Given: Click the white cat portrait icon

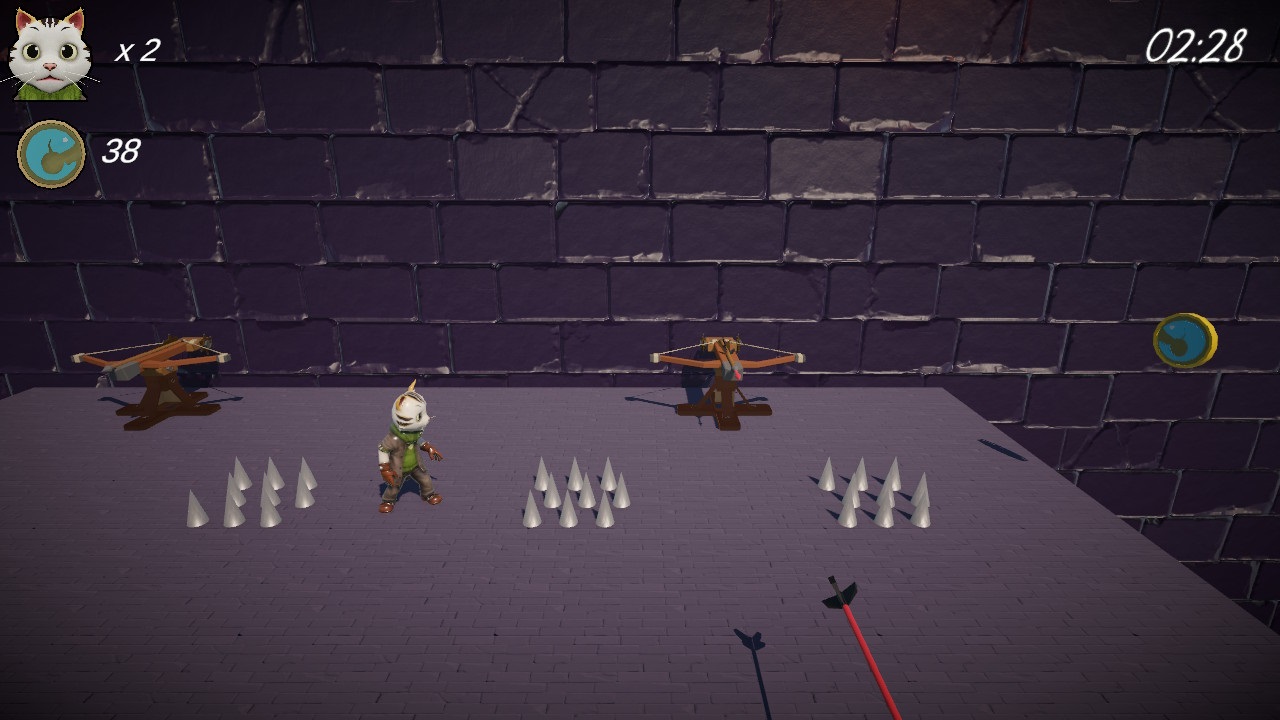Looking at the screenshot, I should [49, 55].
